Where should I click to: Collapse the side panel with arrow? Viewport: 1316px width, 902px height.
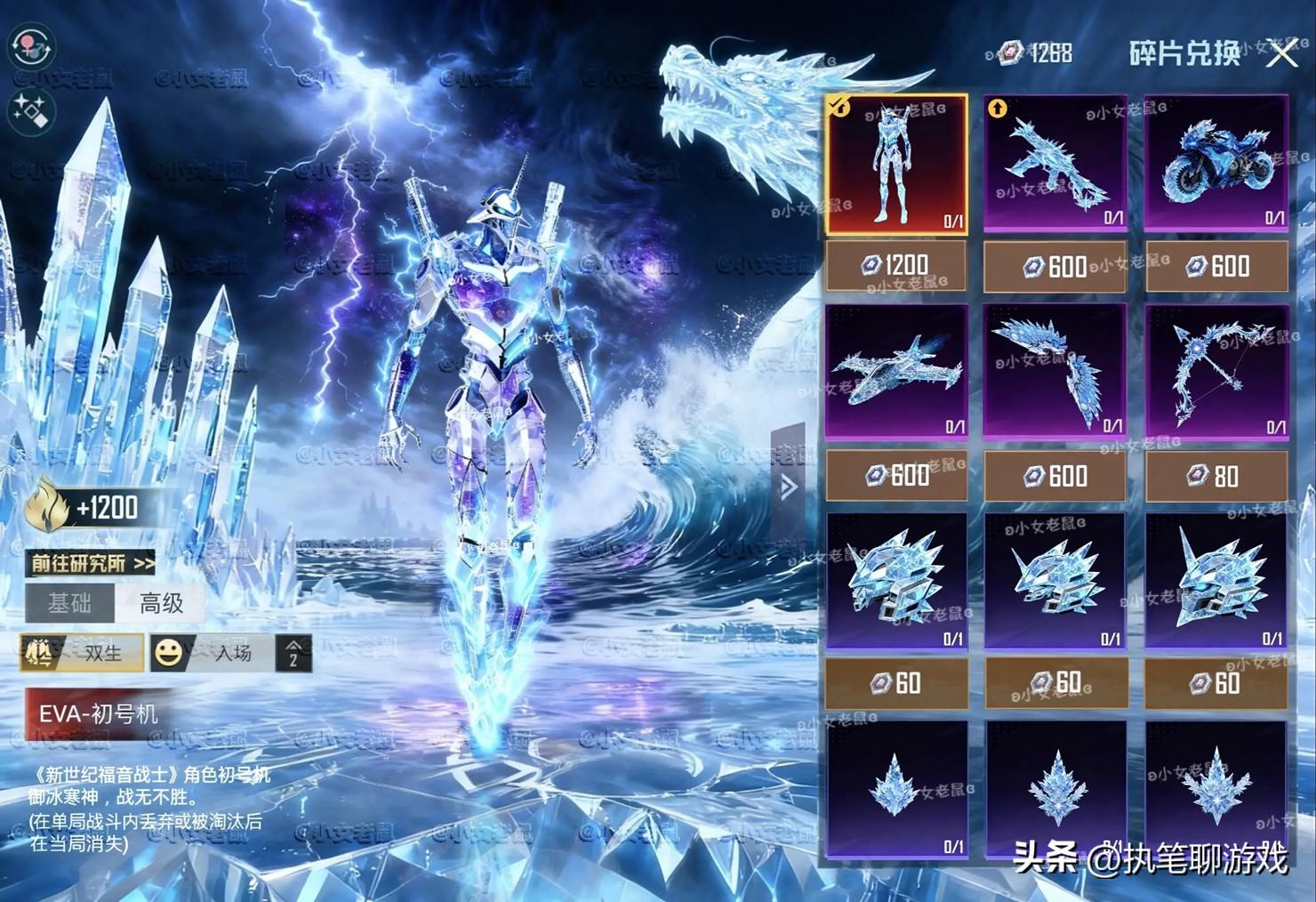(x=788, y=487)
